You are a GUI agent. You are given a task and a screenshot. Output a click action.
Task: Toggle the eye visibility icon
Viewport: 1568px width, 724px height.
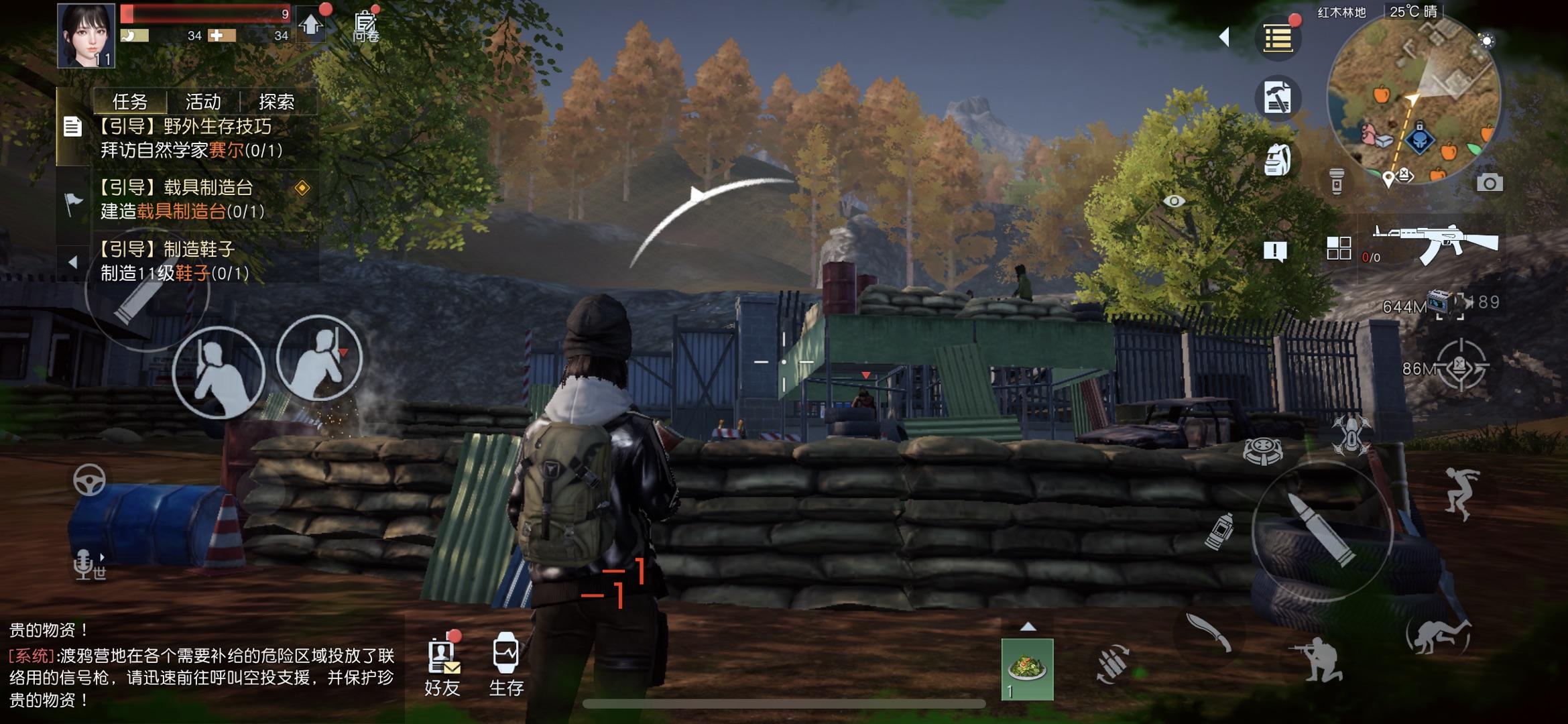click(x=1174, y=201)
